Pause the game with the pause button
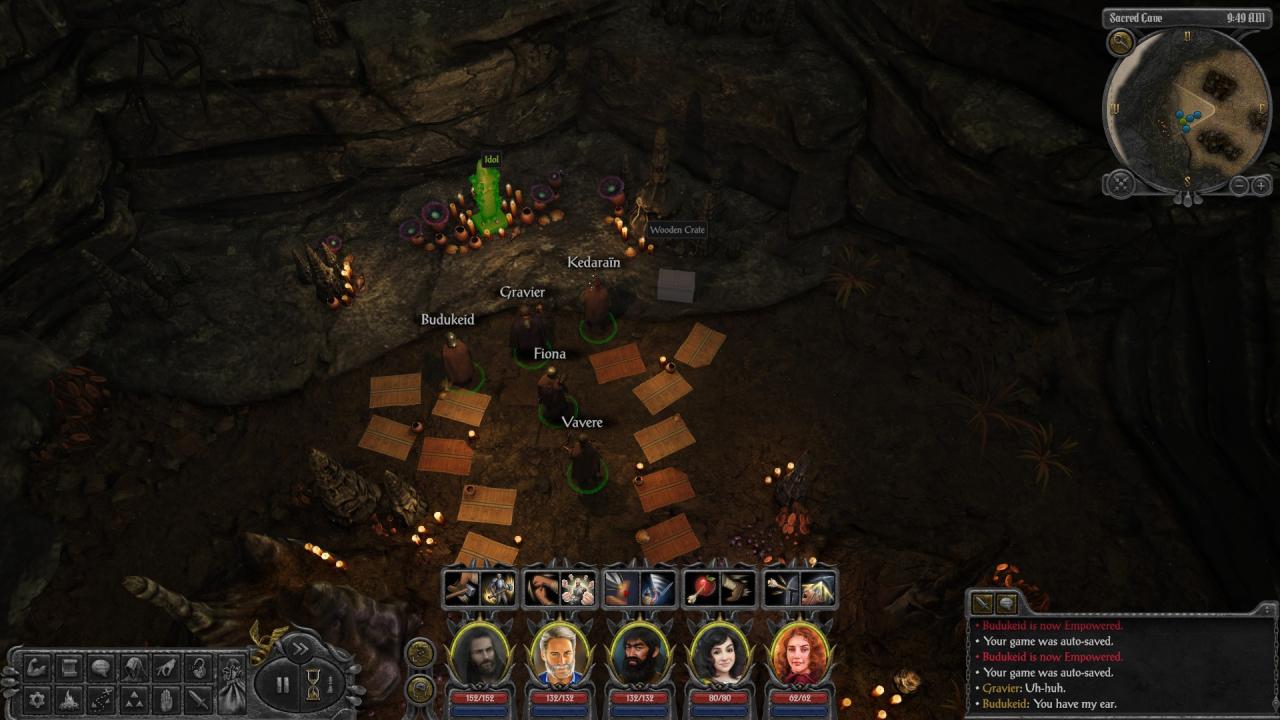 (x=282, y=685)
